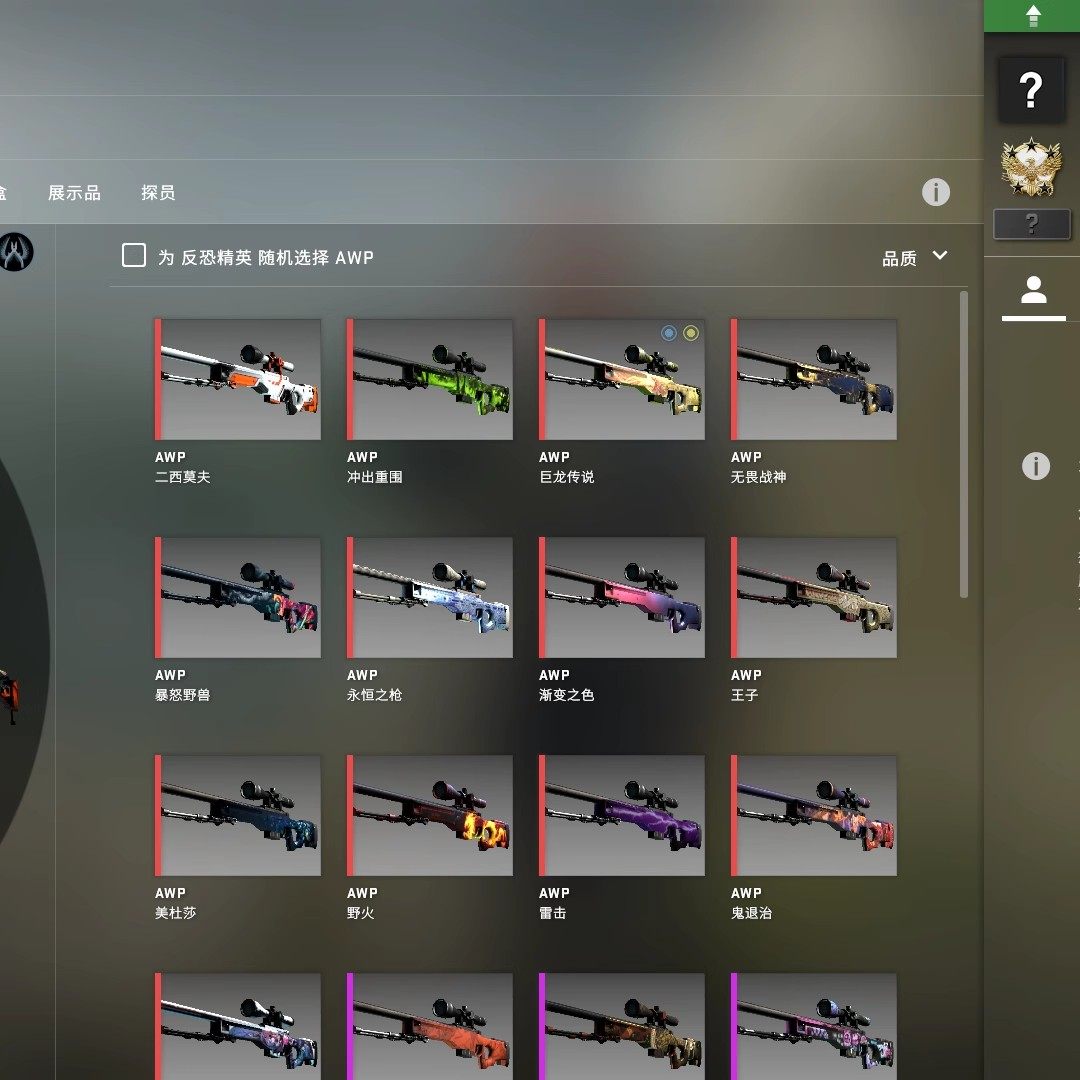The height and width of the screenshot is (1080, 1080).
Task: Select the AWP 王子 skin
Action: coord(814,598)
